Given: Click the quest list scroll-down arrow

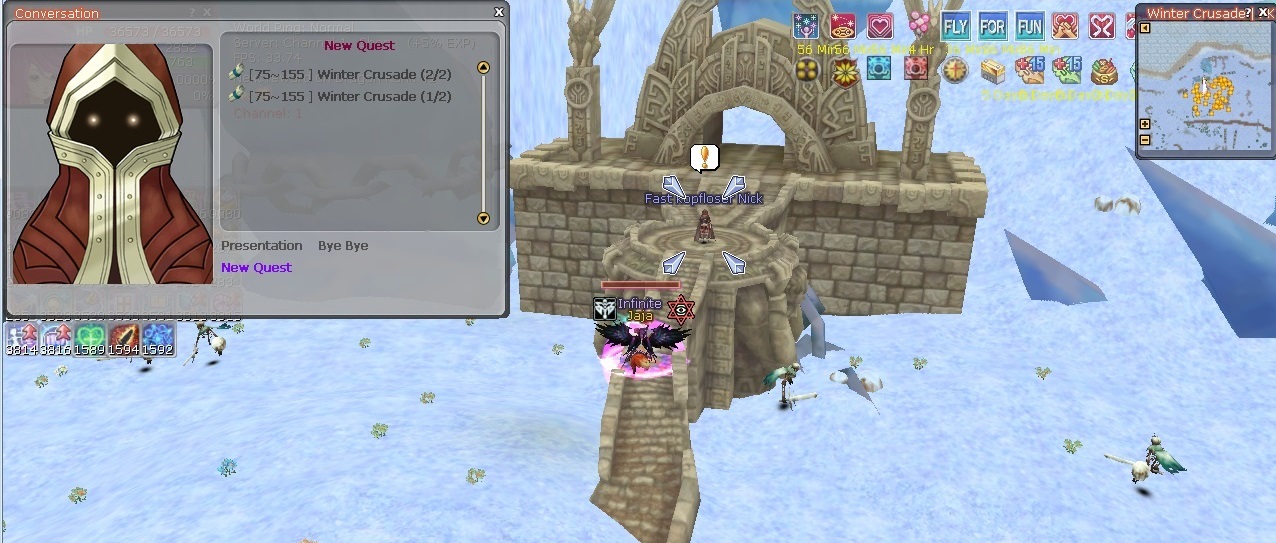Looking at the screenshot, I should 484,218.
